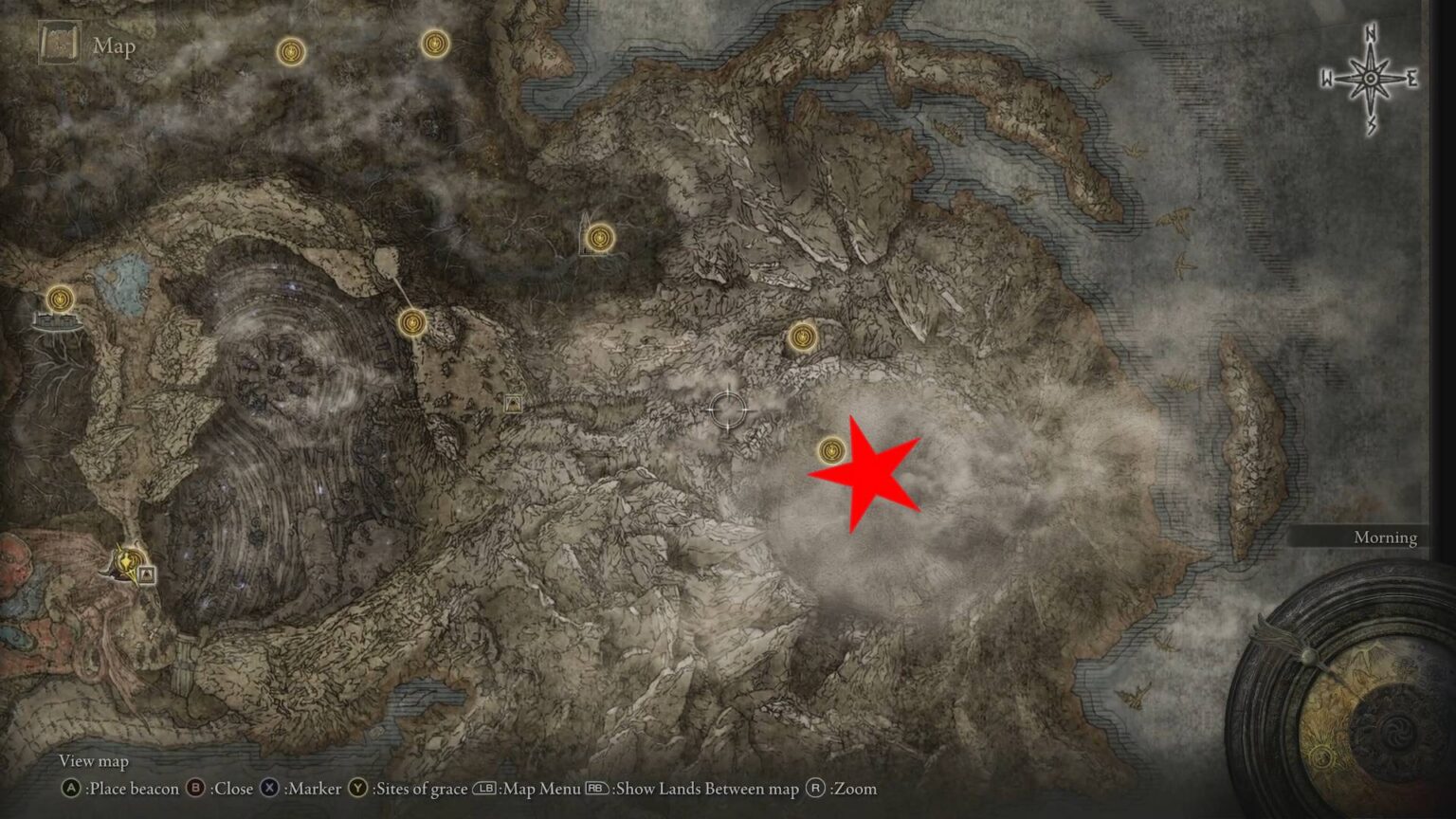Expand the zoom control using the R prompt

coord(817,788)
